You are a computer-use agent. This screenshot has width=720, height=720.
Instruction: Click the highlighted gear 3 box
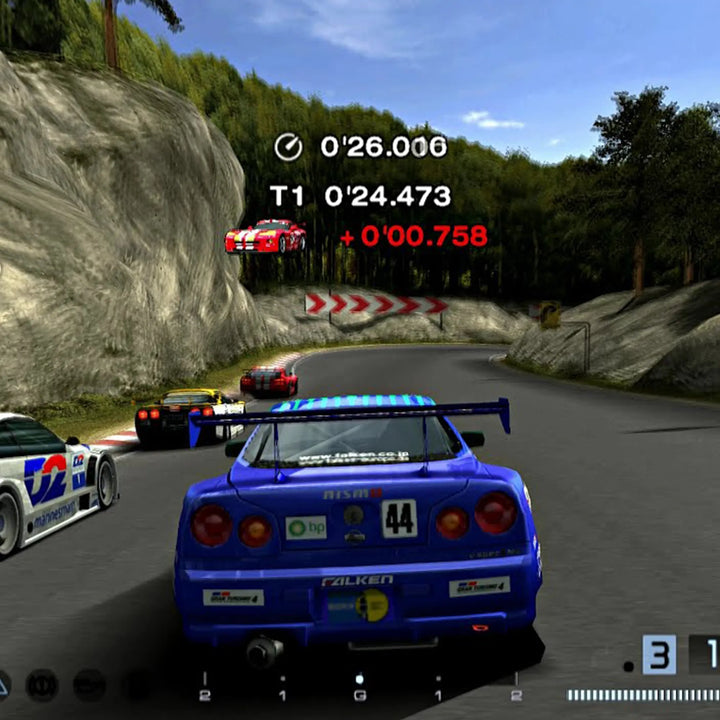[x=659, y=655]
